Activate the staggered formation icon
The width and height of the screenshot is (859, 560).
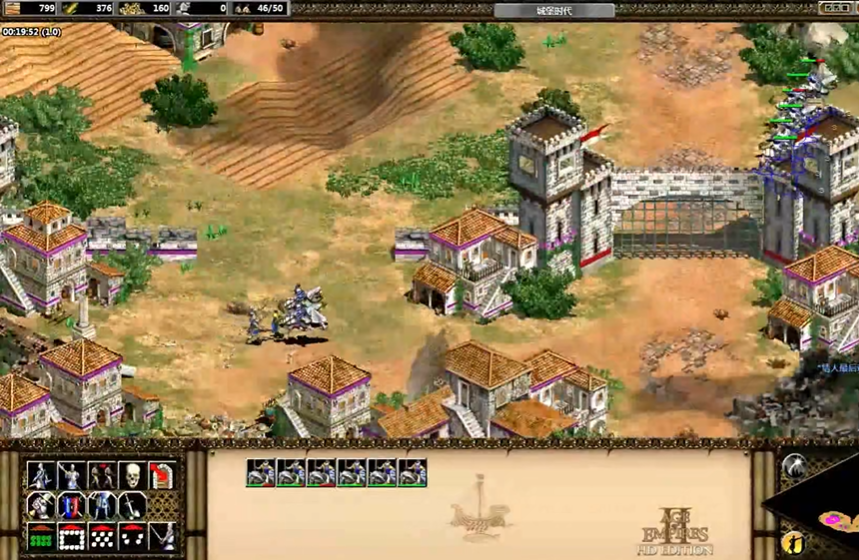[x=101, y=537]
